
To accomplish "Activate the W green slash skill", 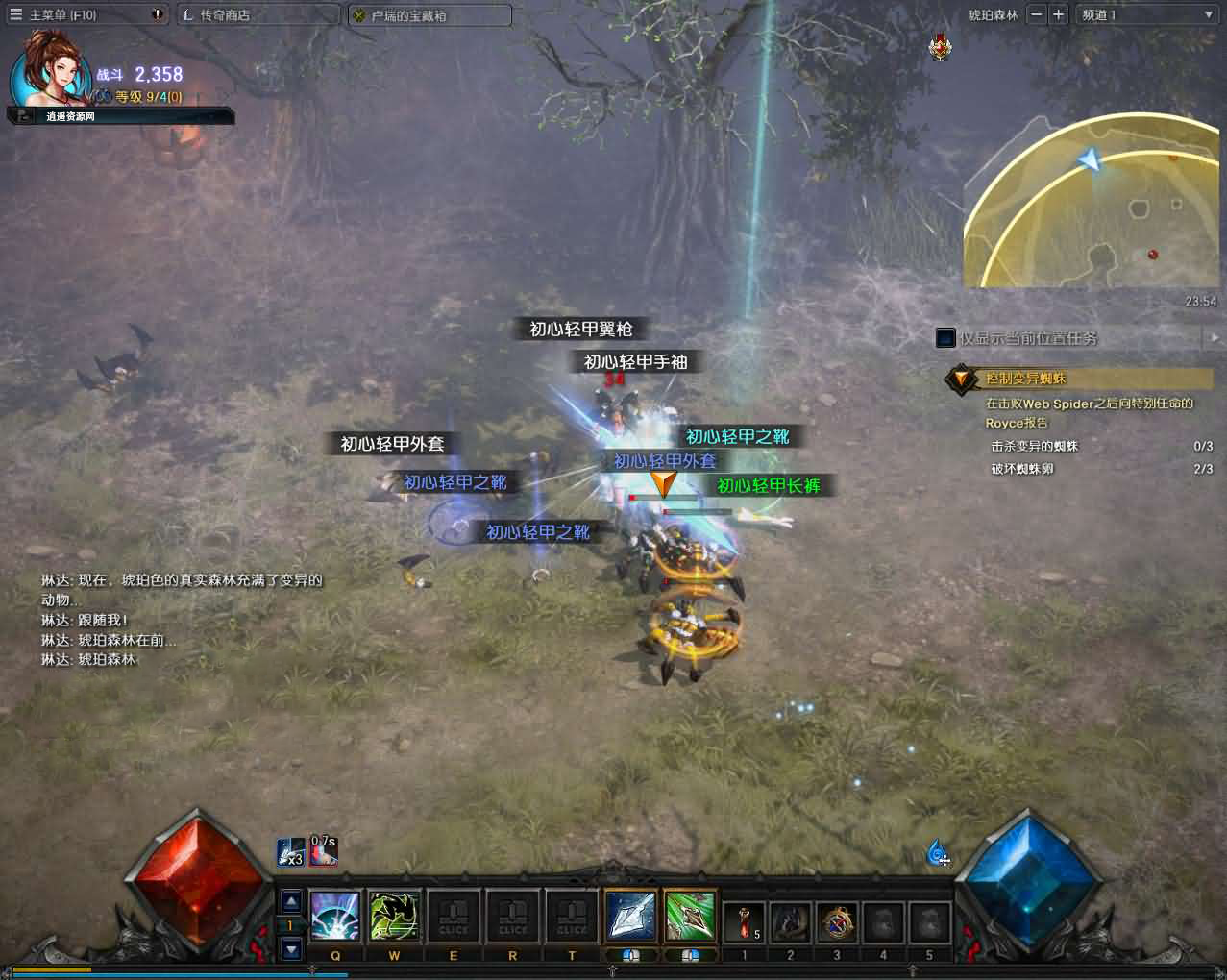I will click(x=394, y=917).
